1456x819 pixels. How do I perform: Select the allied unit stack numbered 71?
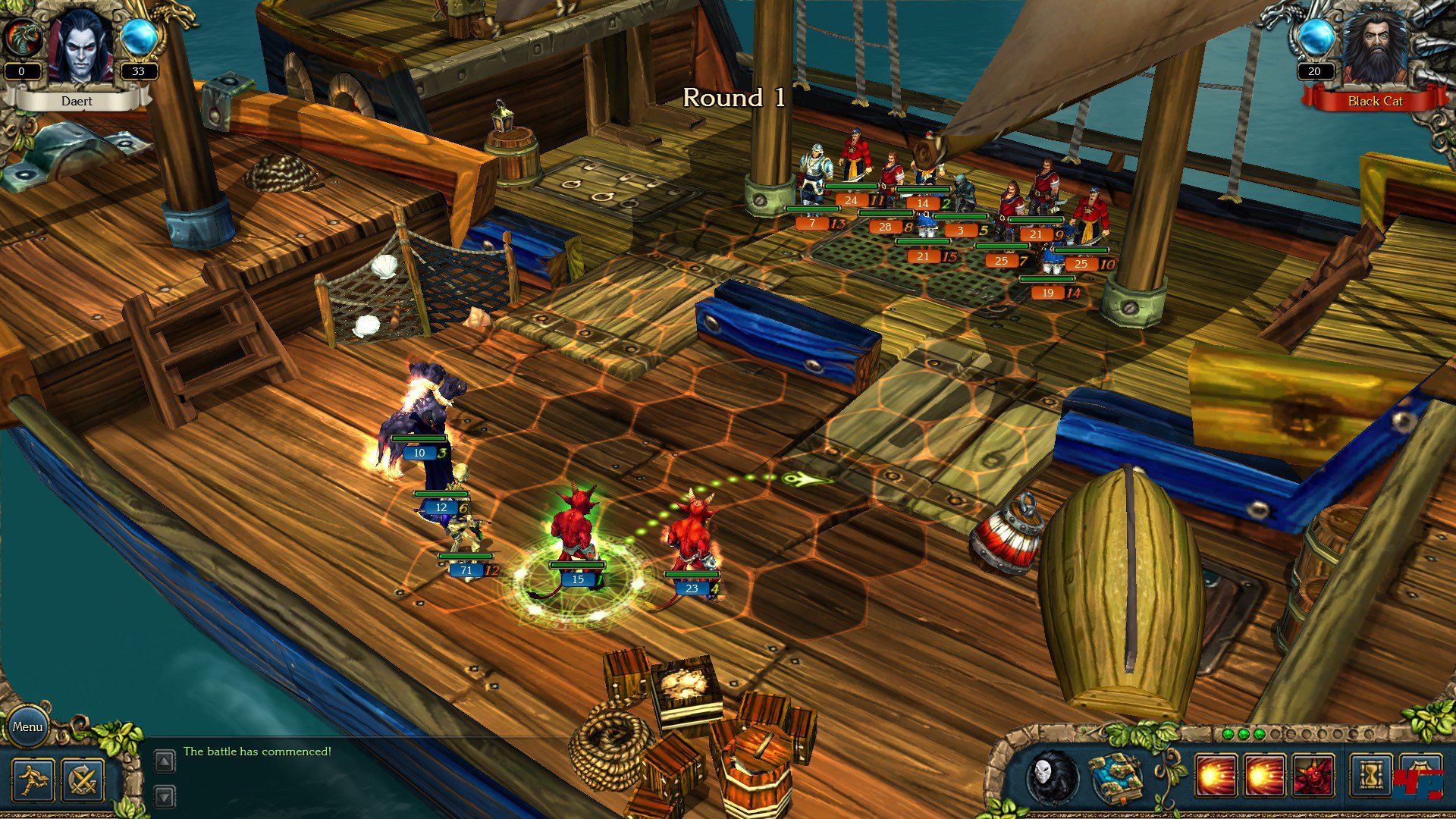click(466, 538)
